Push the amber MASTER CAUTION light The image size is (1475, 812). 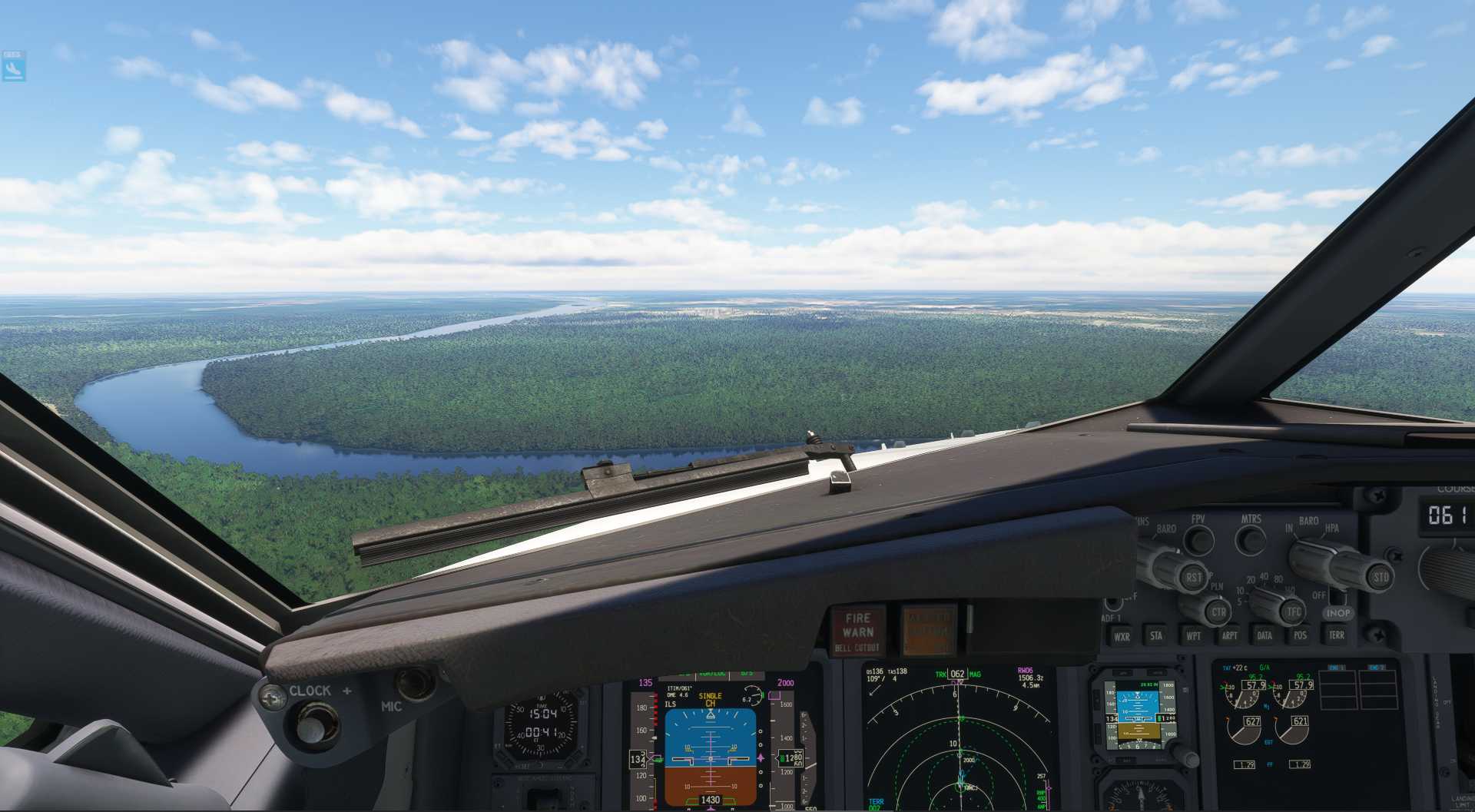pyautogui.click(x=928, y=631)
